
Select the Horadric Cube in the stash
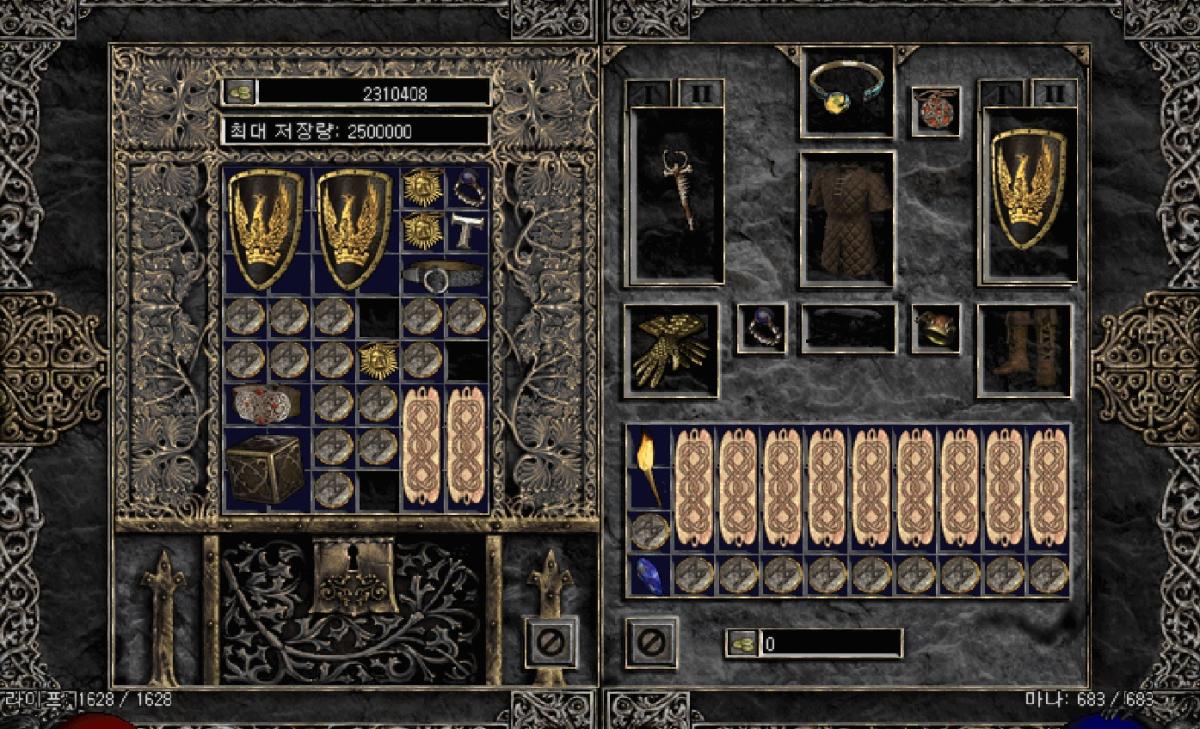coord(264,467)
